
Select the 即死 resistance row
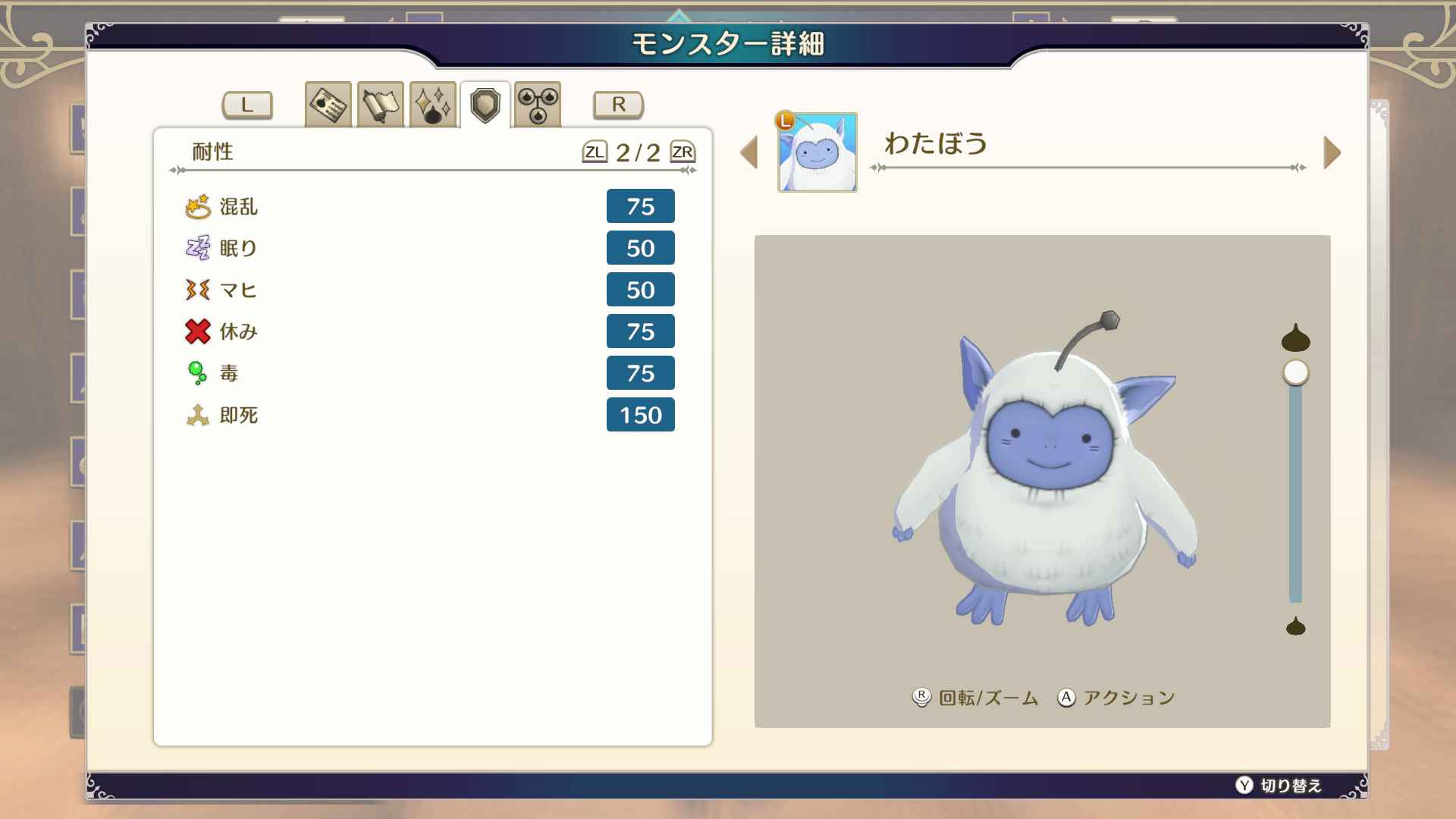coord(429,415)
